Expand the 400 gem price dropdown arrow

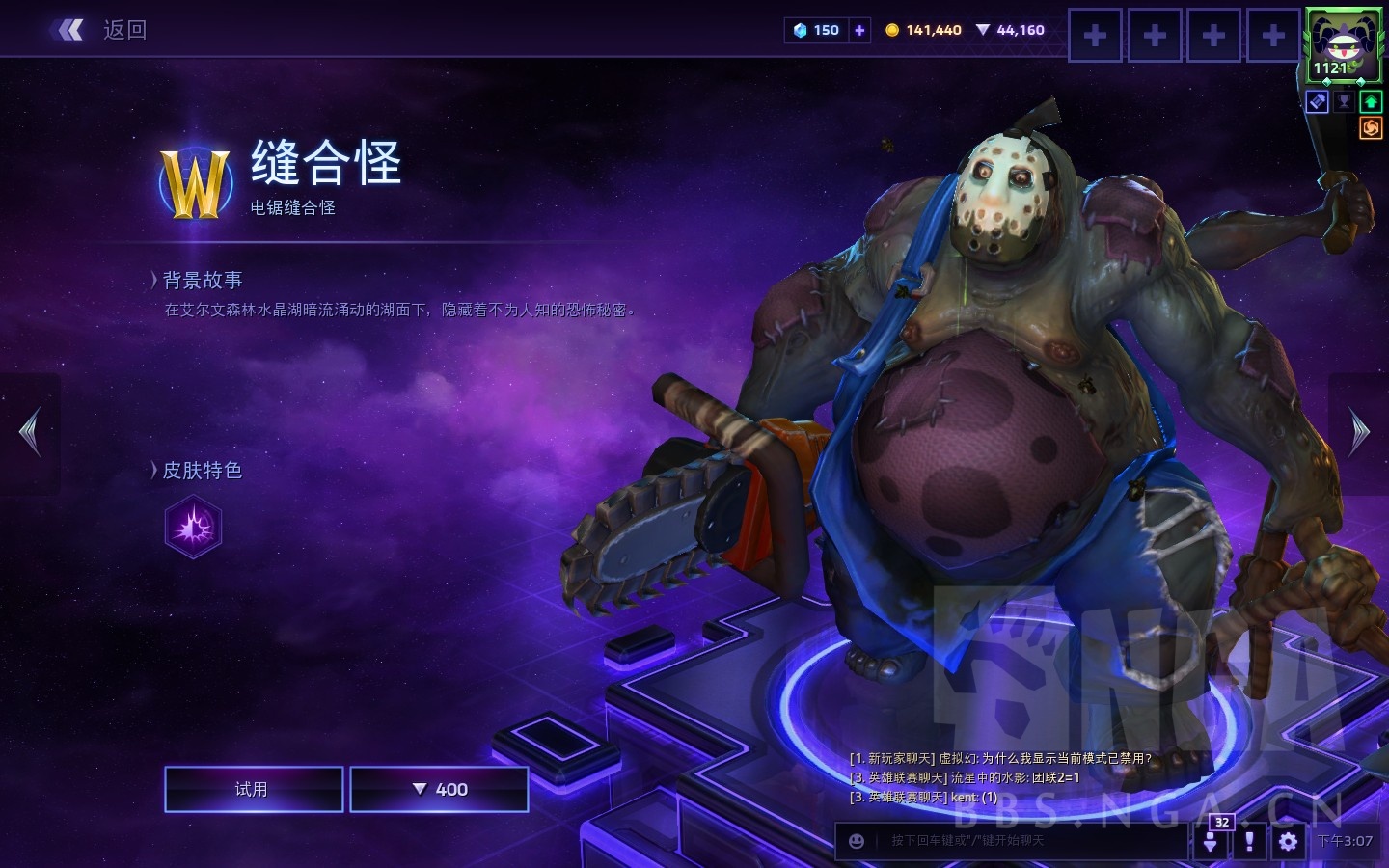[419, 789]
